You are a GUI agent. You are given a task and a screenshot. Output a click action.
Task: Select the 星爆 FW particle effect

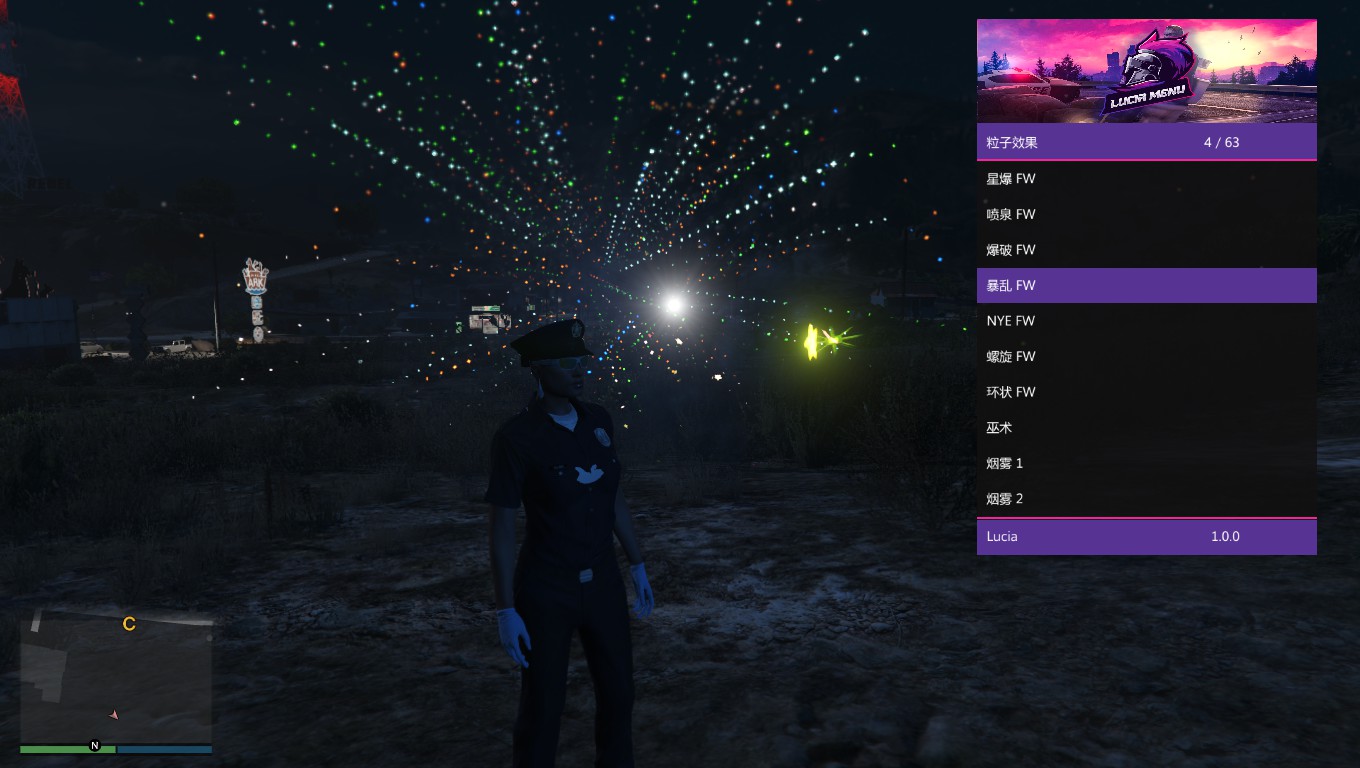point(1146,179)
